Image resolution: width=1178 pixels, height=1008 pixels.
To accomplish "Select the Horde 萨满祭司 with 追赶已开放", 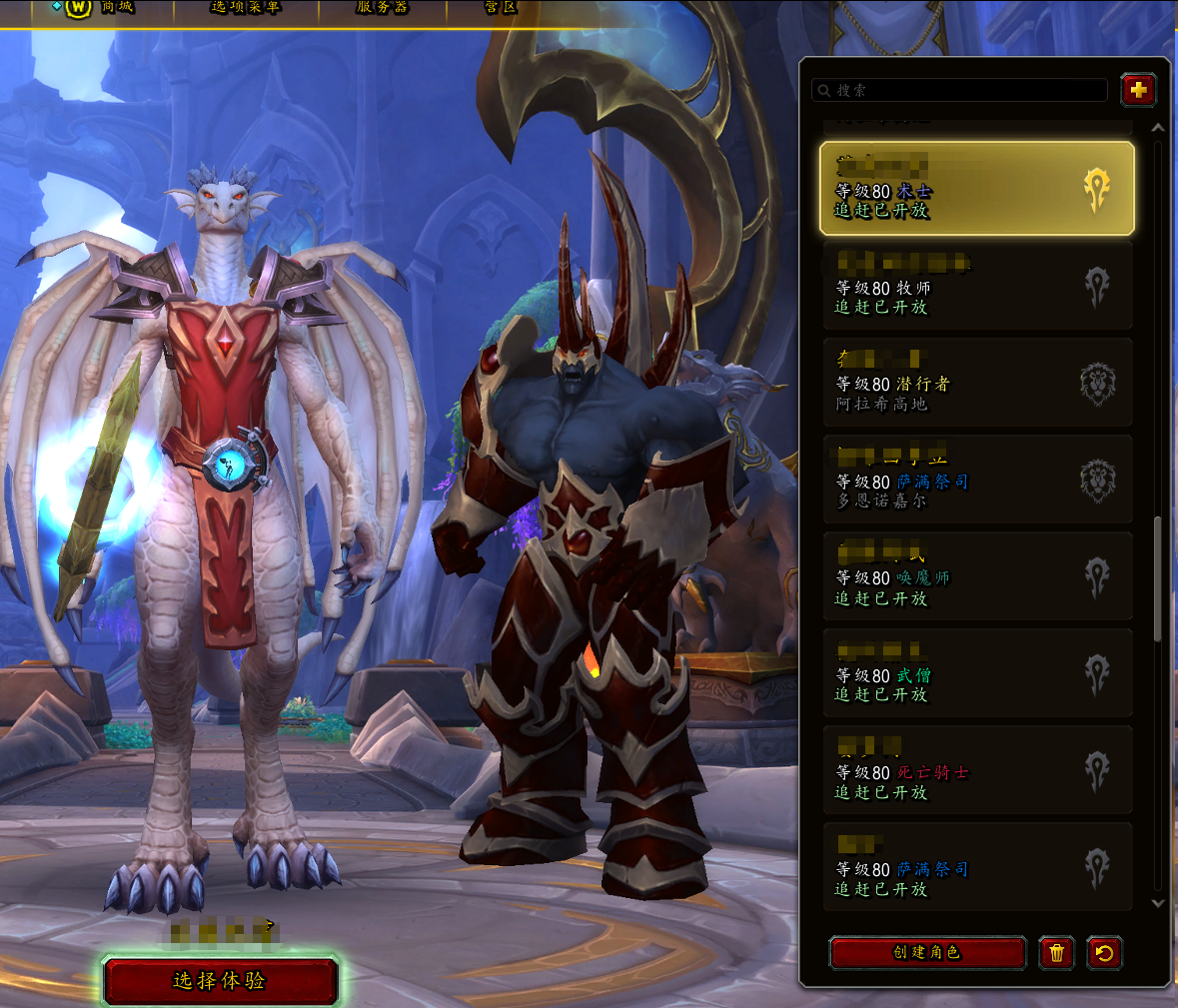I will click(x=976, y=868).
